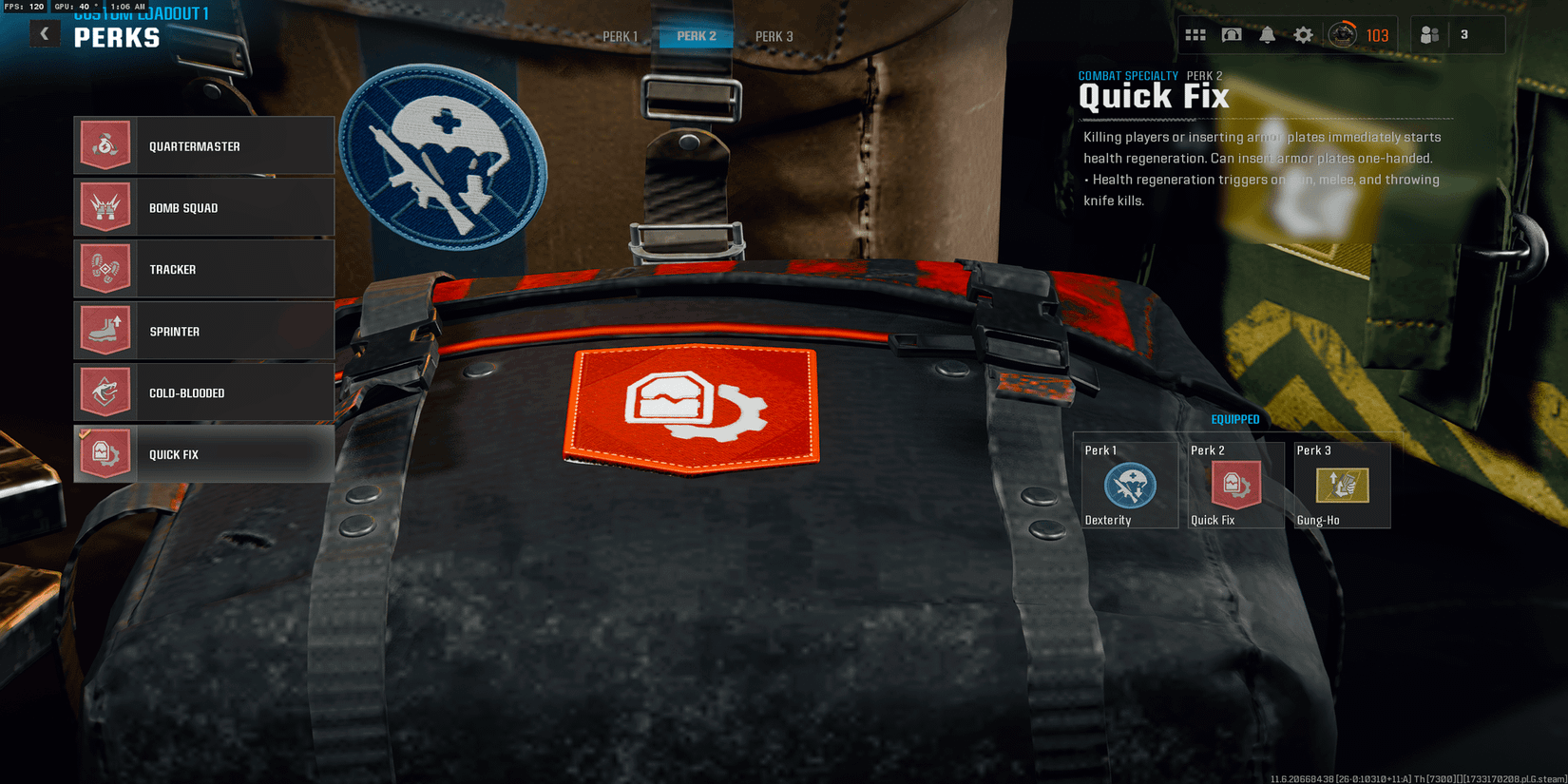This screenshot has width=1568, height=784.
Task: Click the equipped Gung-Ho perk icon
Action: pos(1341,487)
